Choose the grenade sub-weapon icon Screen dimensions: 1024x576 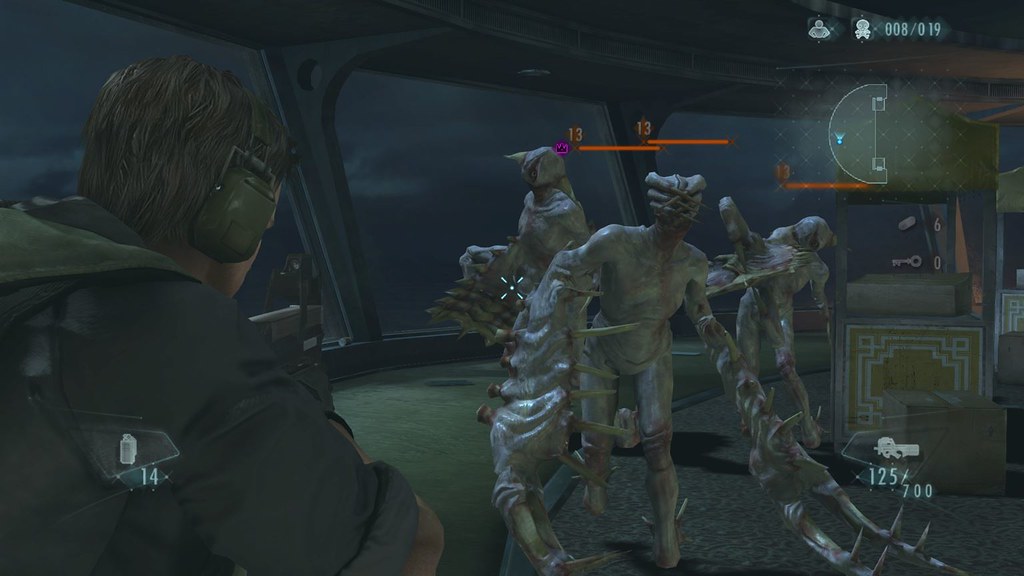(x=127, y=450)
